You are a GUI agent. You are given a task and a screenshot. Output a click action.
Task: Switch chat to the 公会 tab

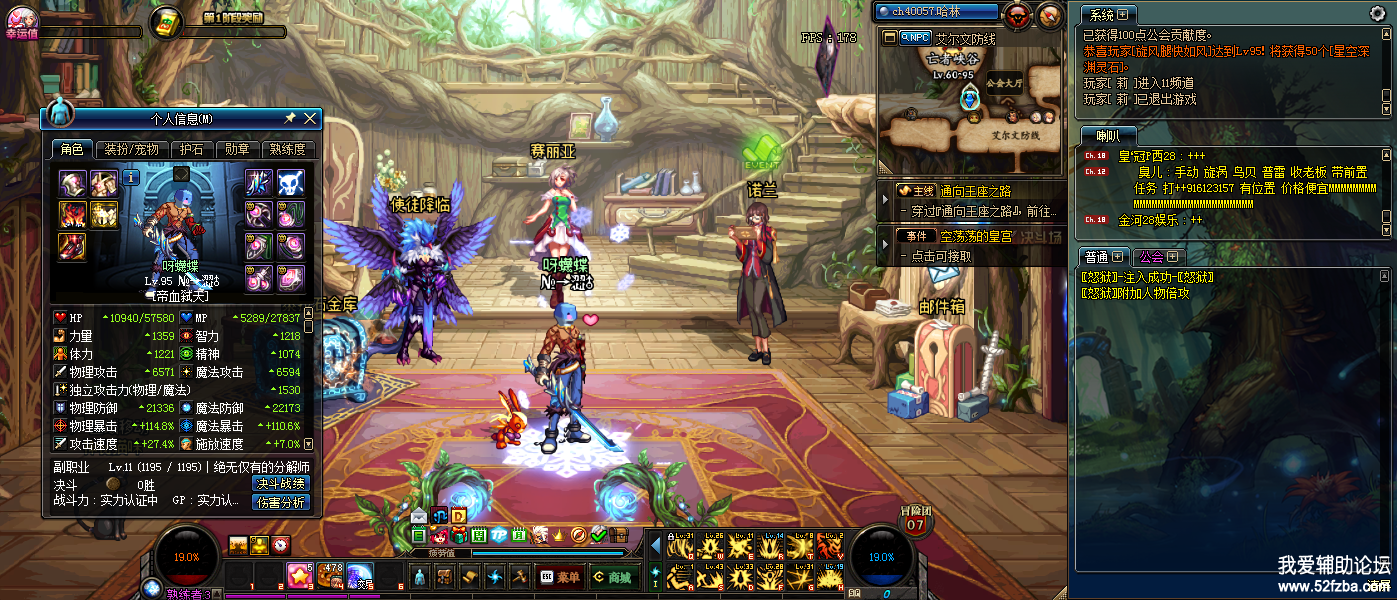[x=1158, y=257]
